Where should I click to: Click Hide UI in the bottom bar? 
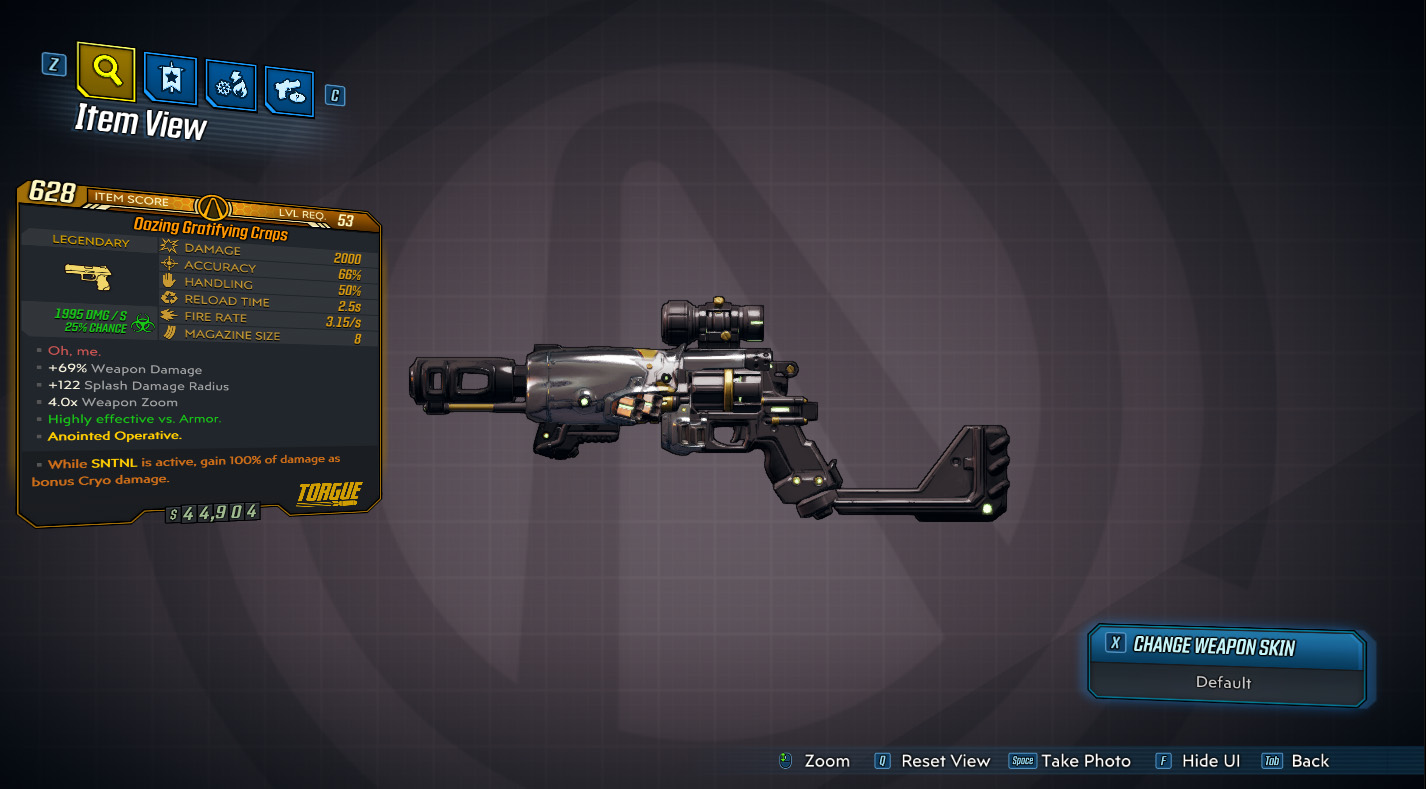[1210, 760]
